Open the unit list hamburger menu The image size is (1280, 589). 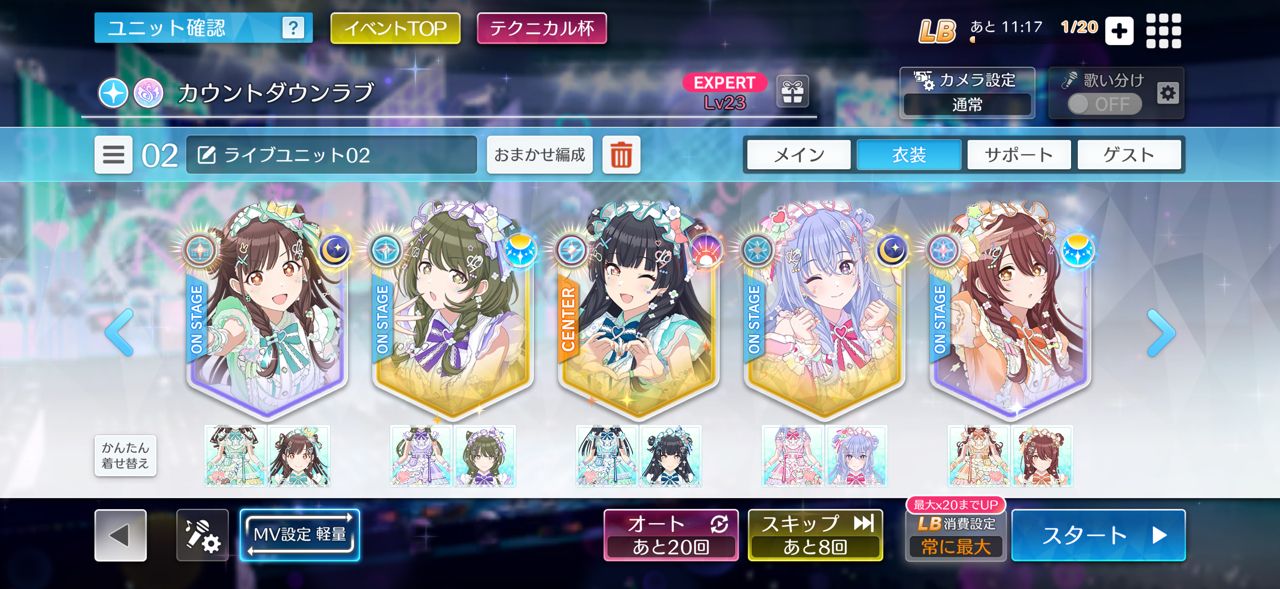pos(114,155)
